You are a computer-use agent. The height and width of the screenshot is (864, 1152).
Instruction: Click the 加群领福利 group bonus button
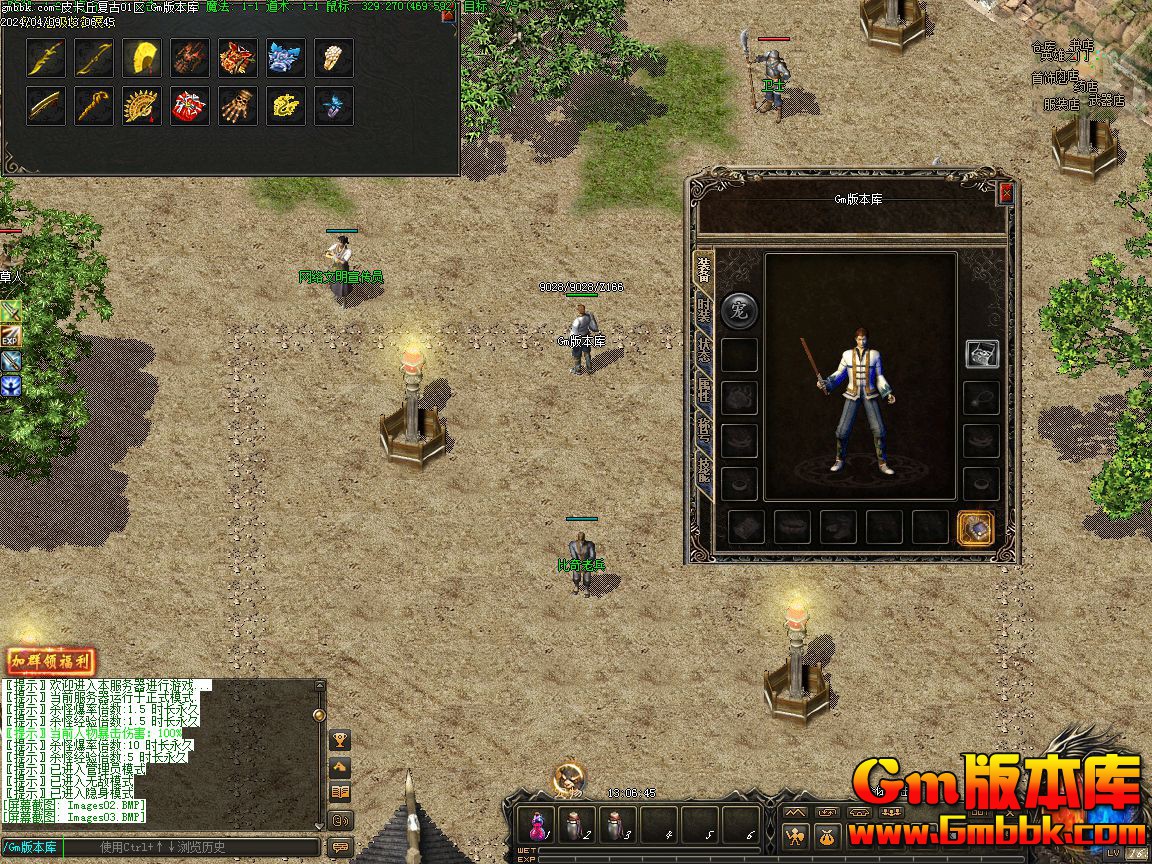[51, 661]
